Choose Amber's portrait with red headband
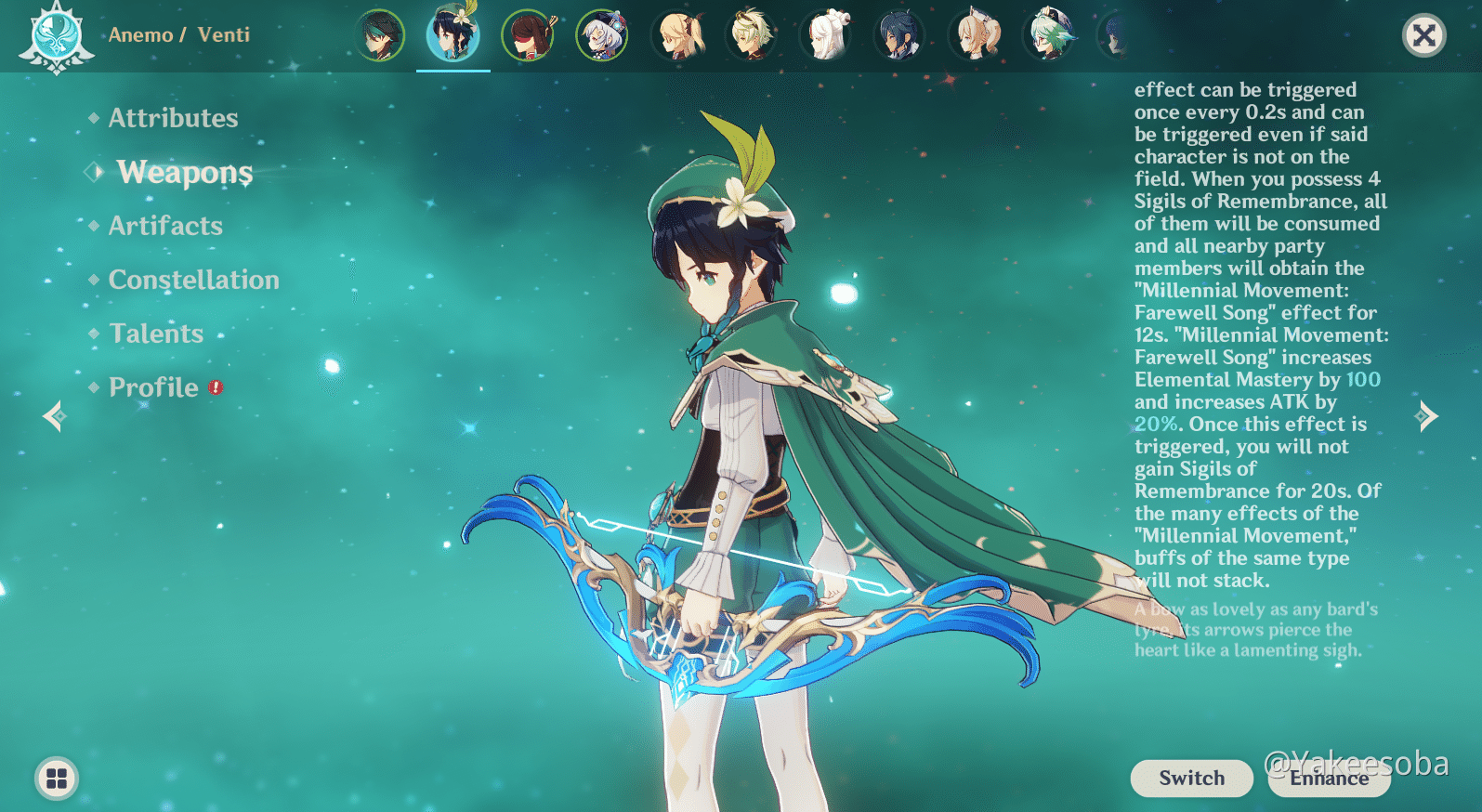This screenshot has height=812, width=1482. 528,35
